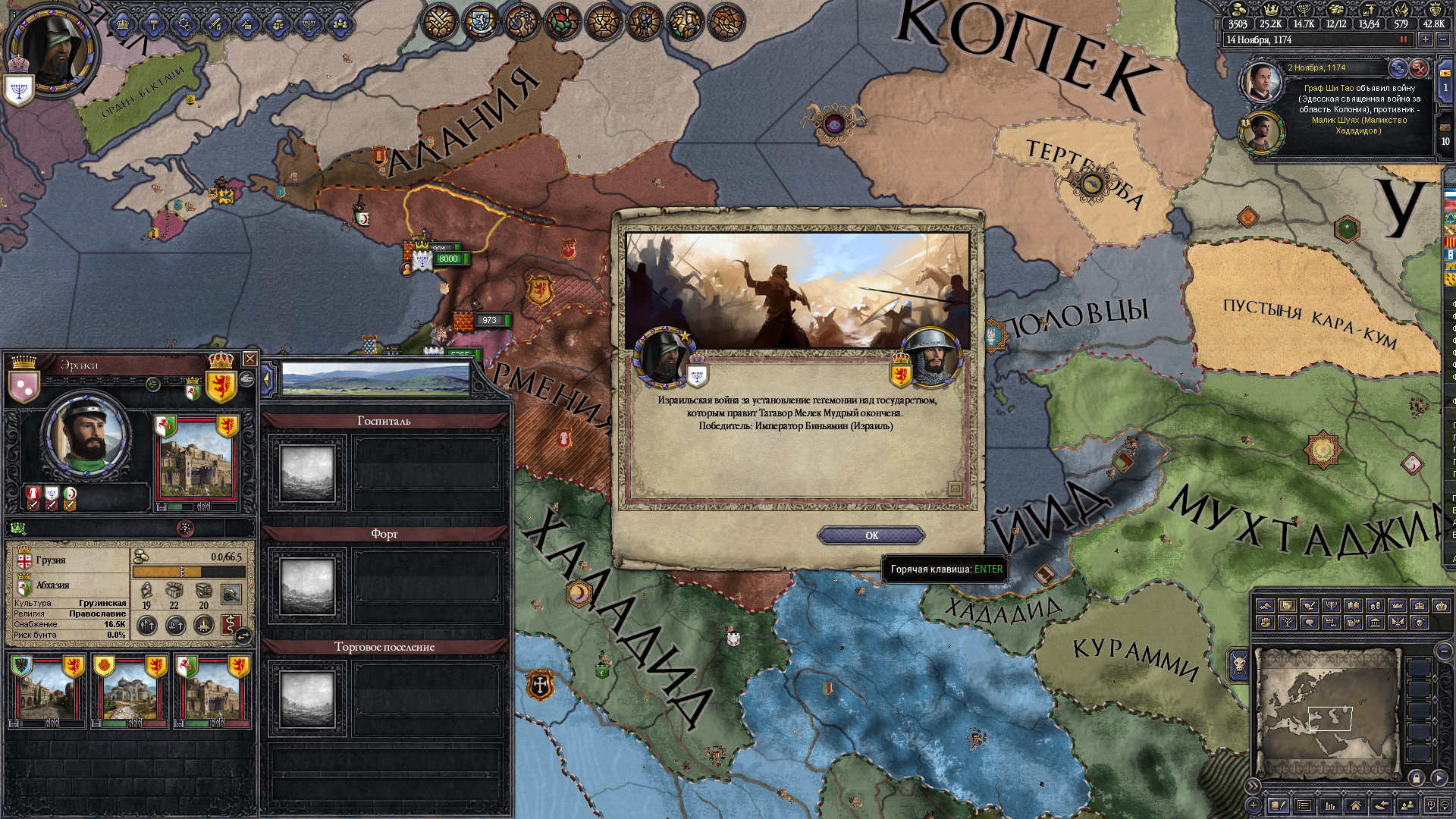Confirm the war result with OK
The image size is (1456, 819).
coord(871,535)
